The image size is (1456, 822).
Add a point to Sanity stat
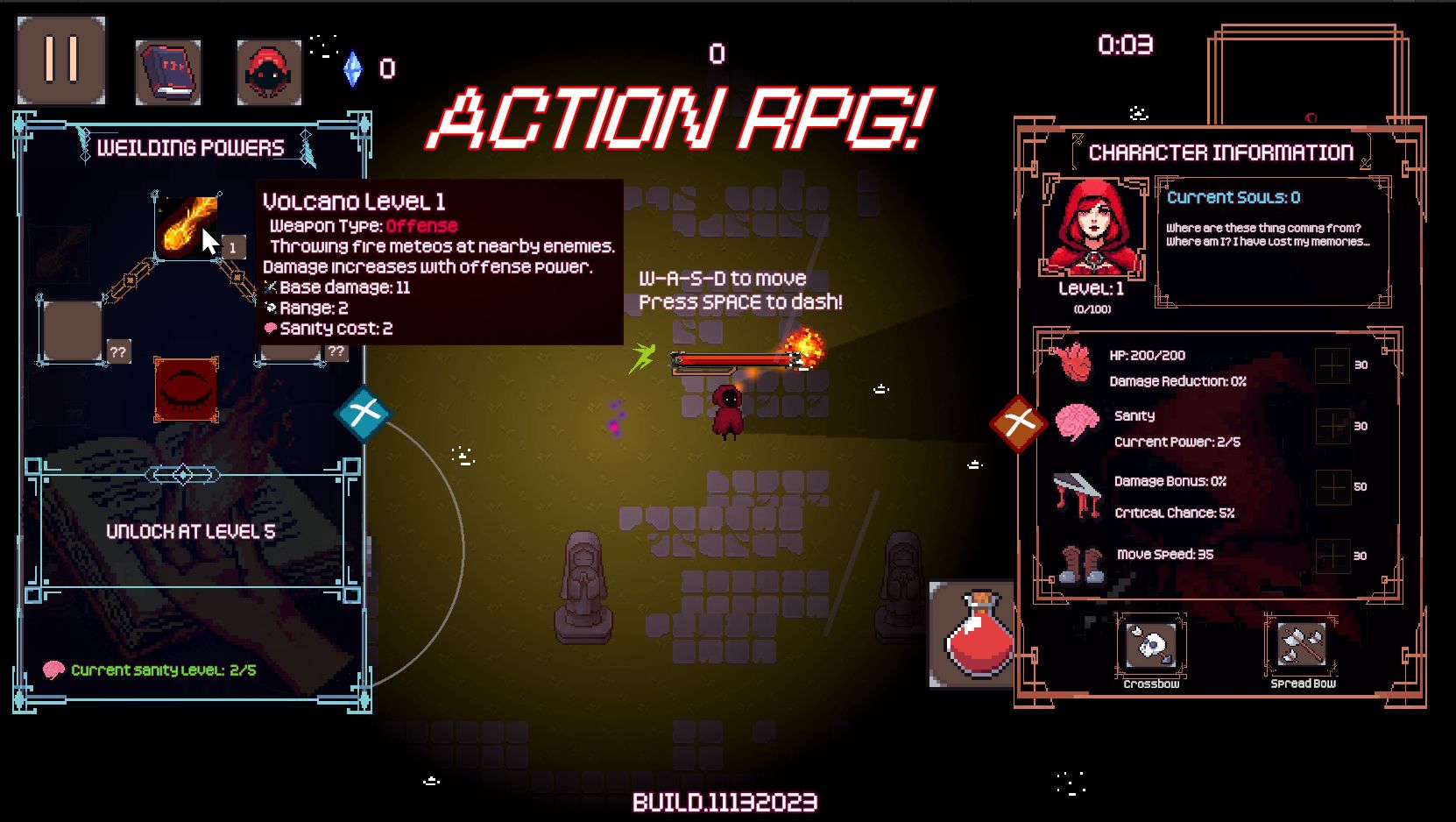pyautogui.click(x=1332, y=426)
